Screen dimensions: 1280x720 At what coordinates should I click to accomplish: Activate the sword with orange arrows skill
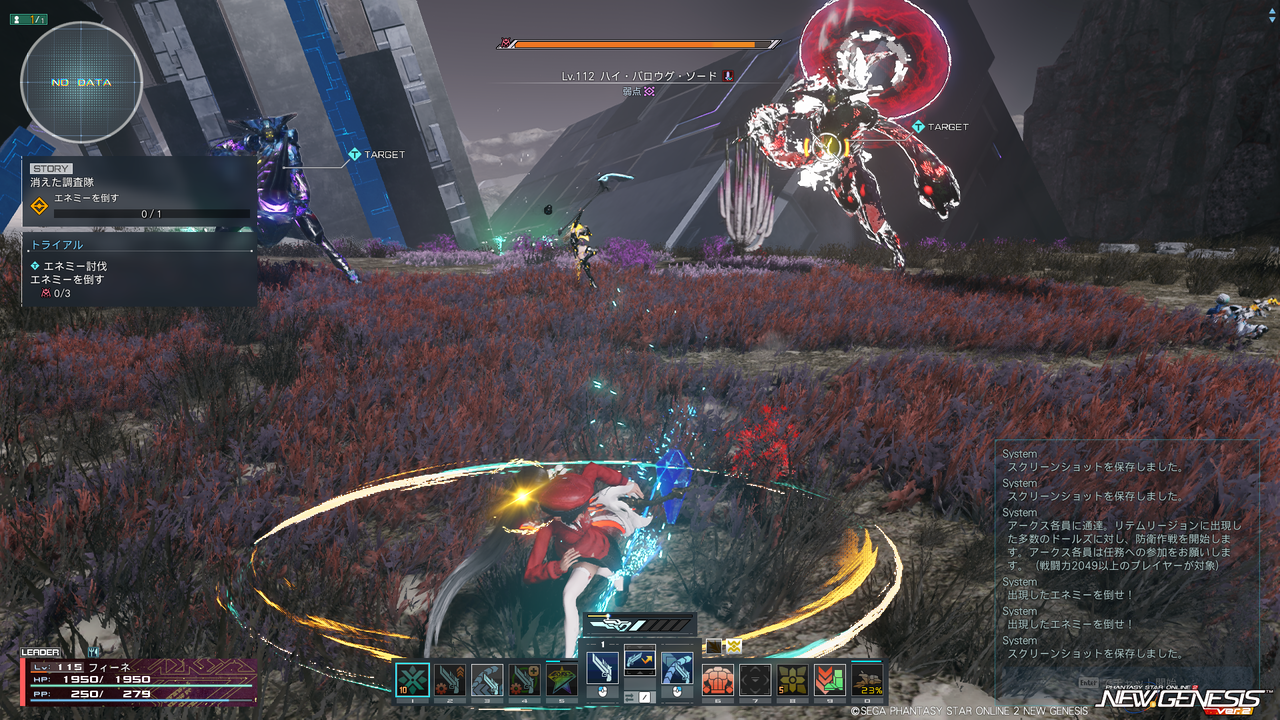pos(449,680)
